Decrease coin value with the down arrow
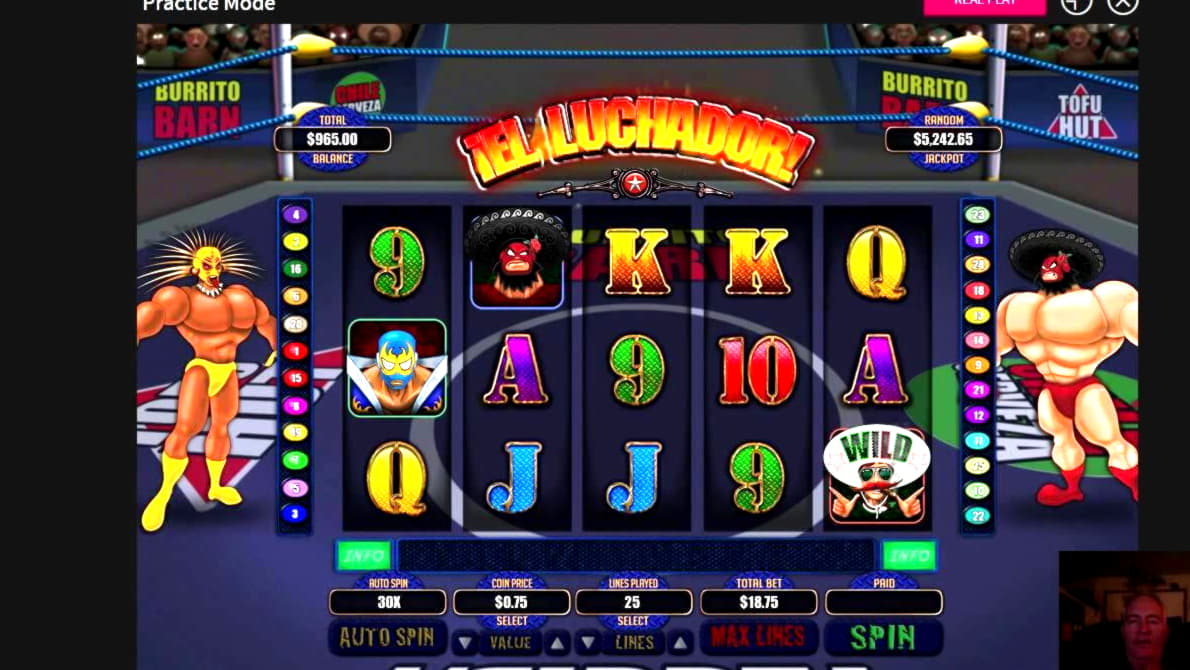Screen dimensions: 1190x670 pos(466,642)
